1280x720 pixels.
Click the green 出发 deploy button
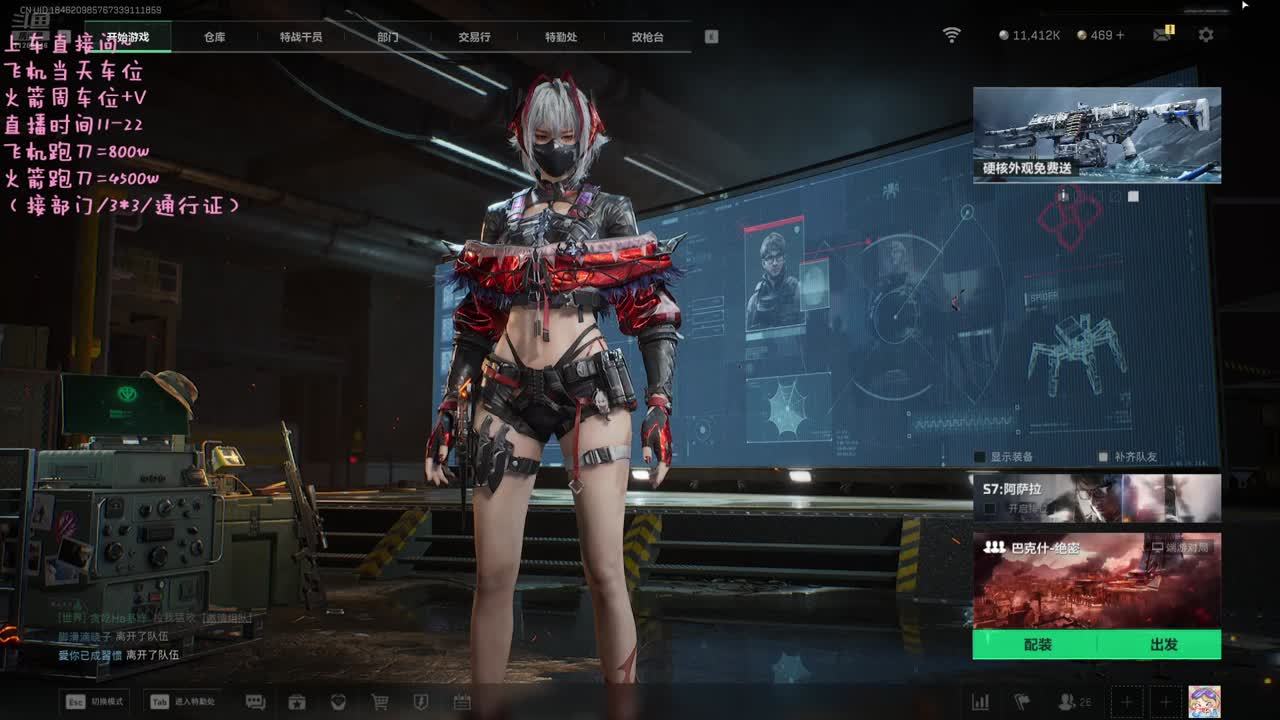pyautogui.click(x=1163, y=645)
